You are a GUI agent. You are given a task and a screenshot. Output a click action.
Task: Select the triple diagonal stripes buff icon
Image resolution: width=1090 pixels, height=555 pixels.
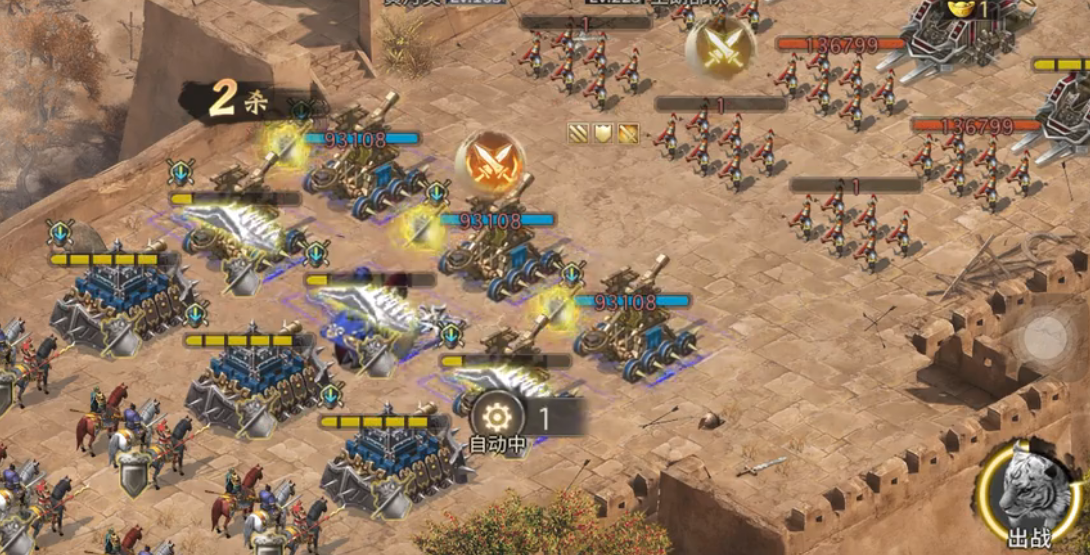point(579,133)
